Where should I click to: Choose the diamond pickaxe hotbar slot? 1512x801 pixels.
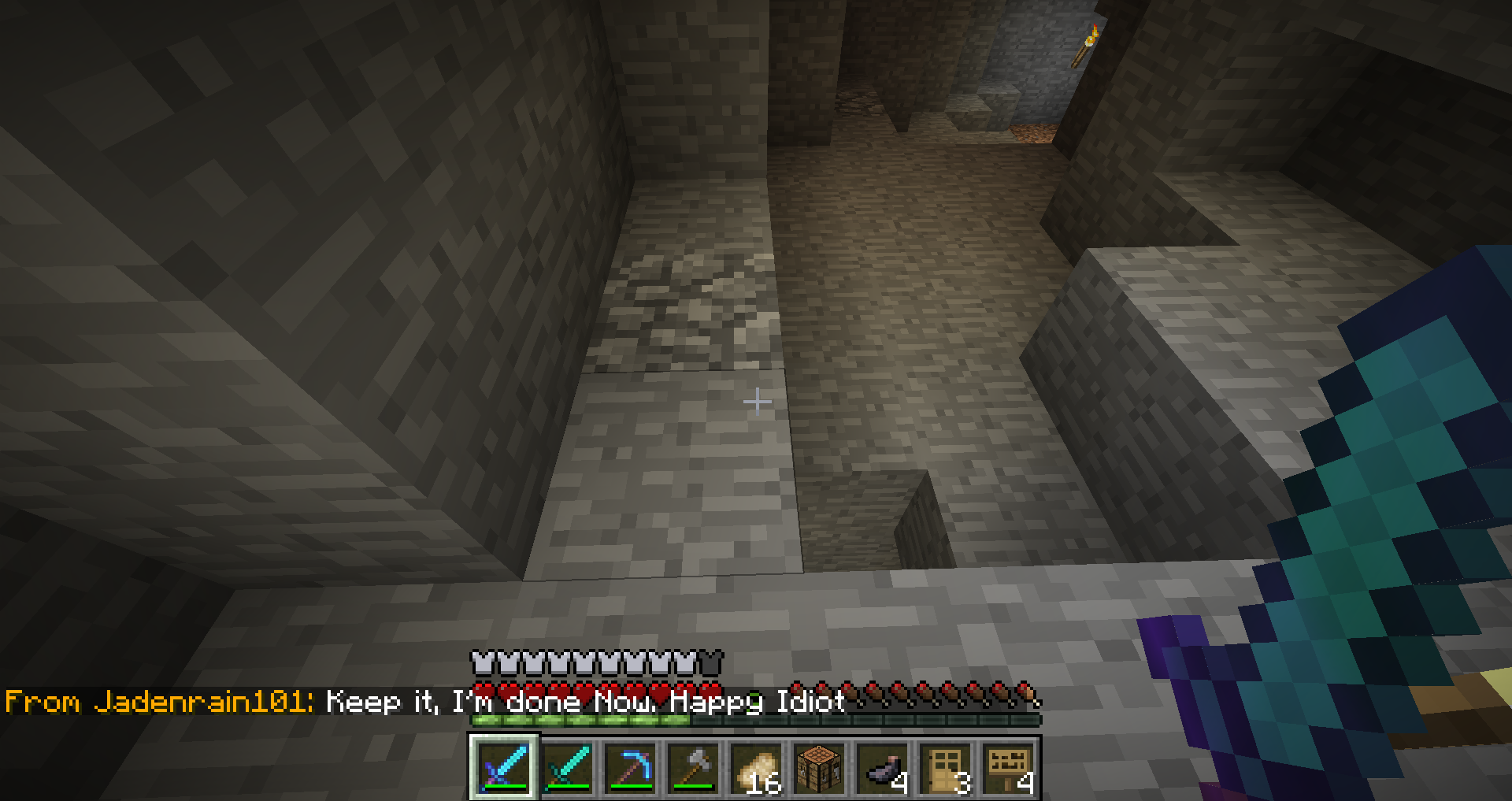(x=630, y=767)
